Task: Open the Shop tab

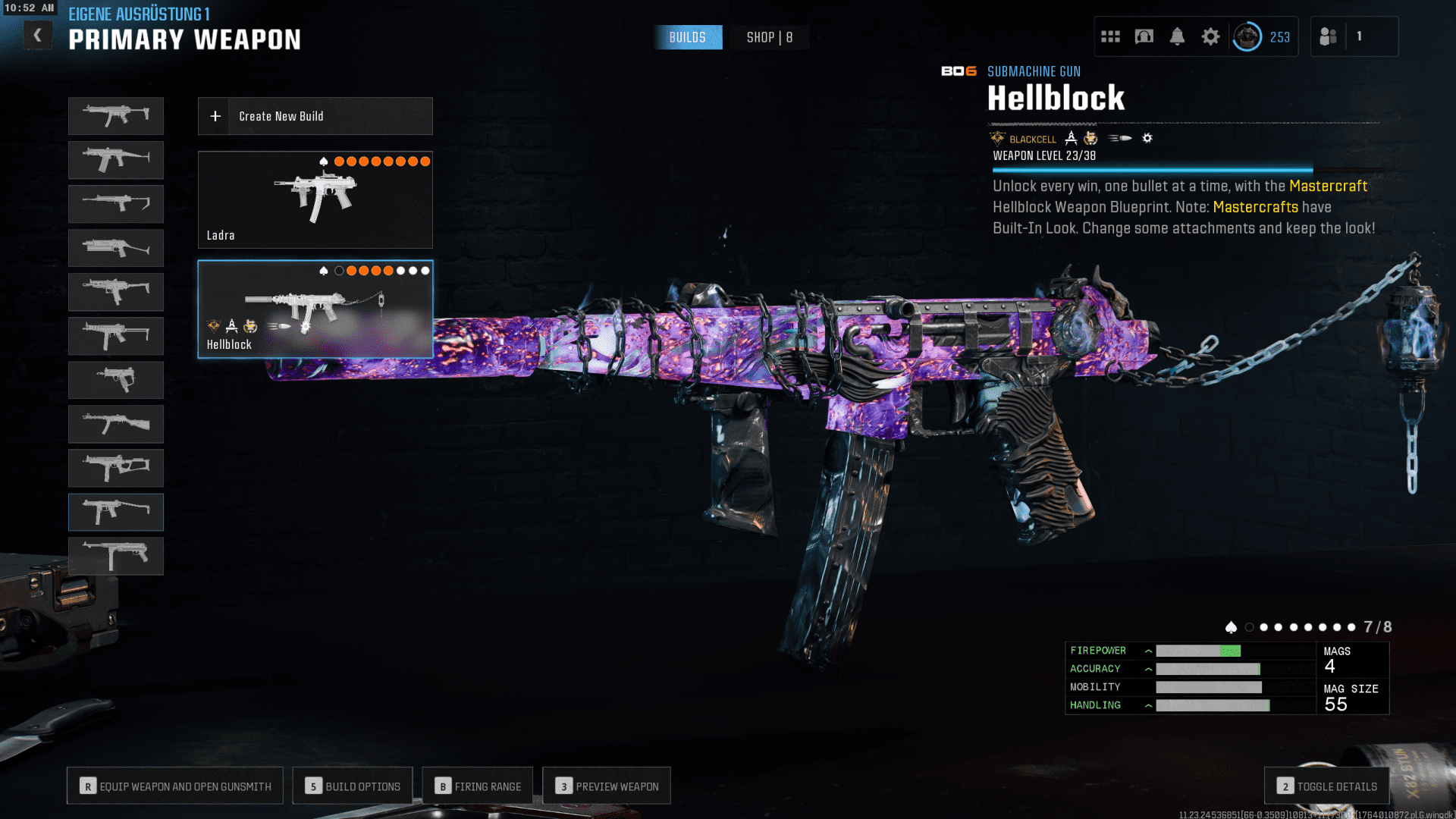Action: point(769,37)
